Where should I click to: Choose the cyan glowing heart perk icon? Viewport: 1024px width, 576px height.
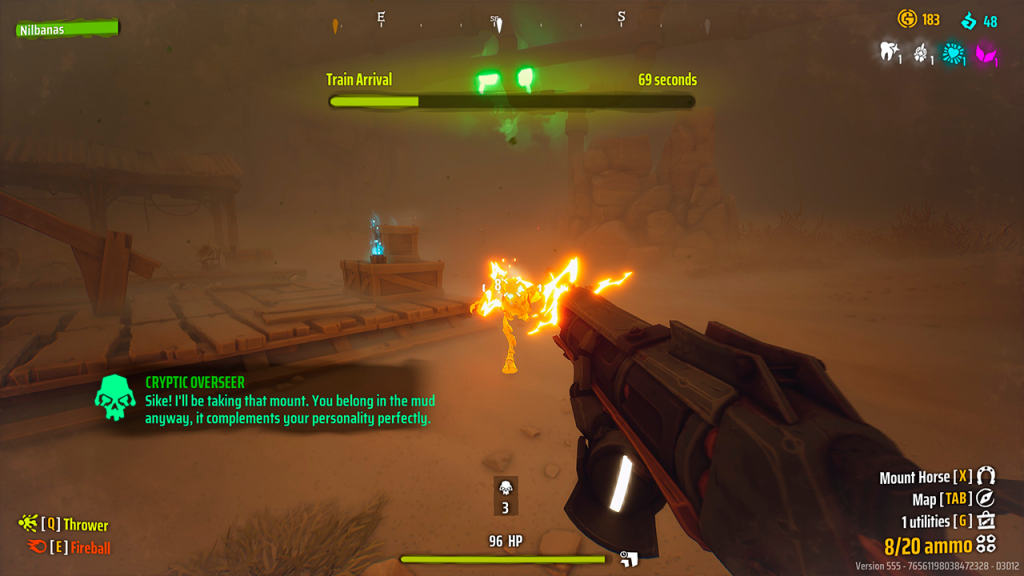pyautogui.click(x=955, y=52)
